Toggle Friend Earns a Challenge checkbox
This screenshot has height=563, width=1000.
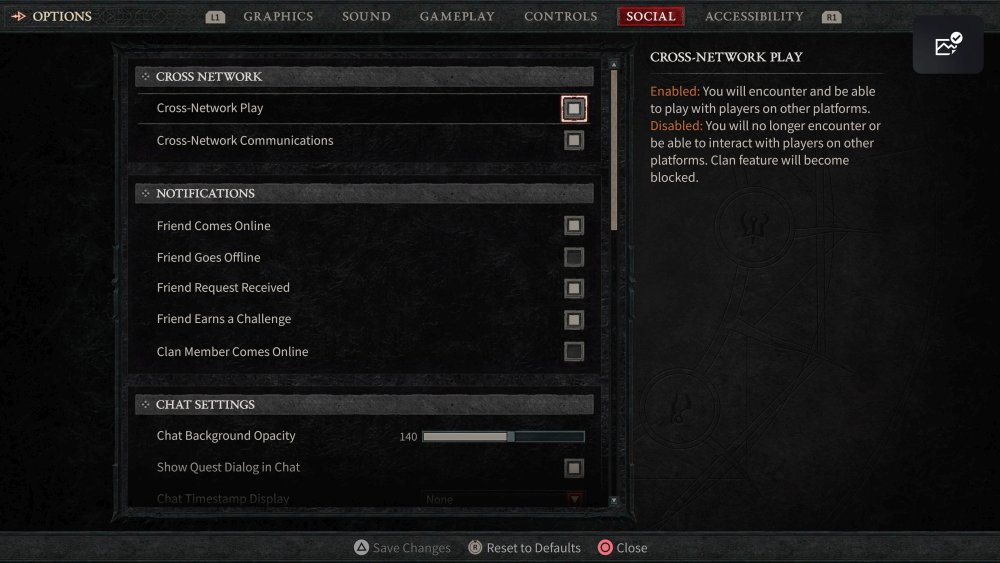[574, 320]
